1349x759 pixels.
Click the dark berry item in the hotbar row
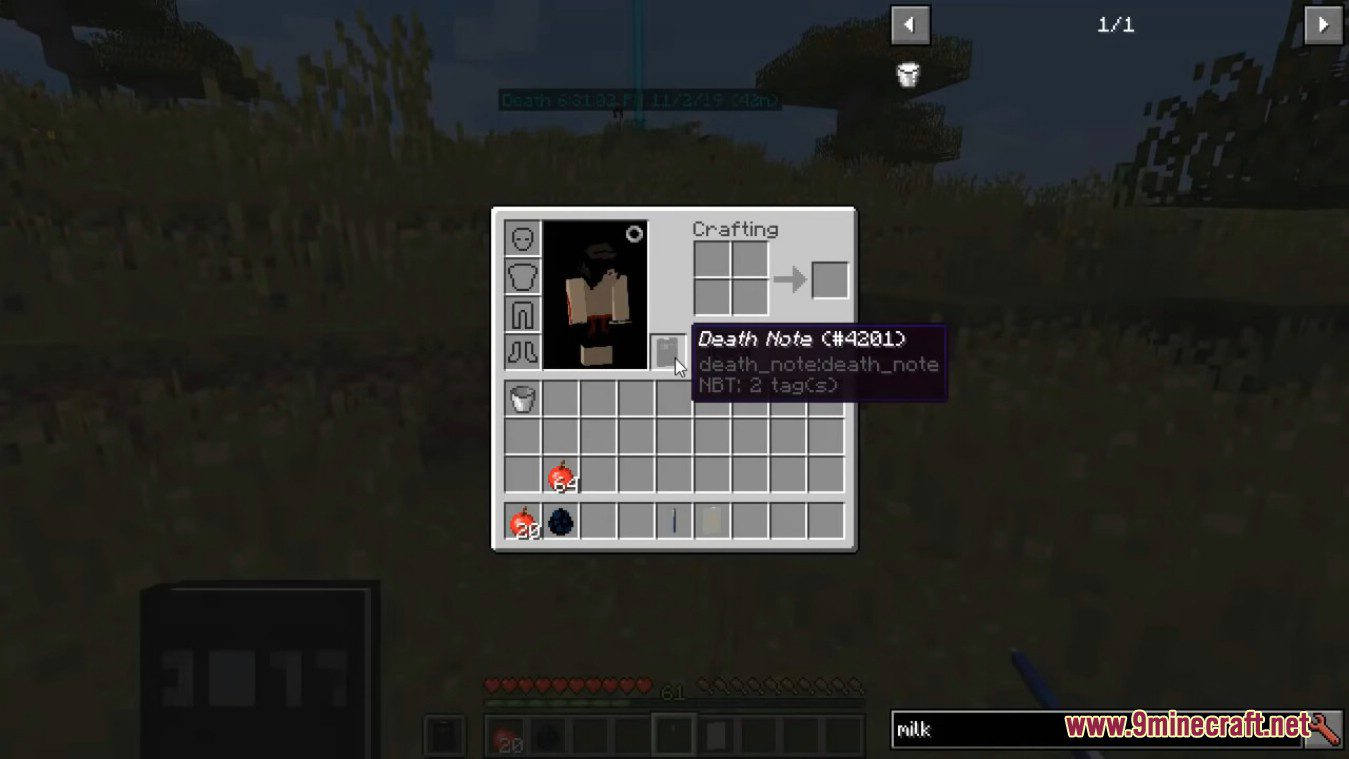tap(560, 521)
